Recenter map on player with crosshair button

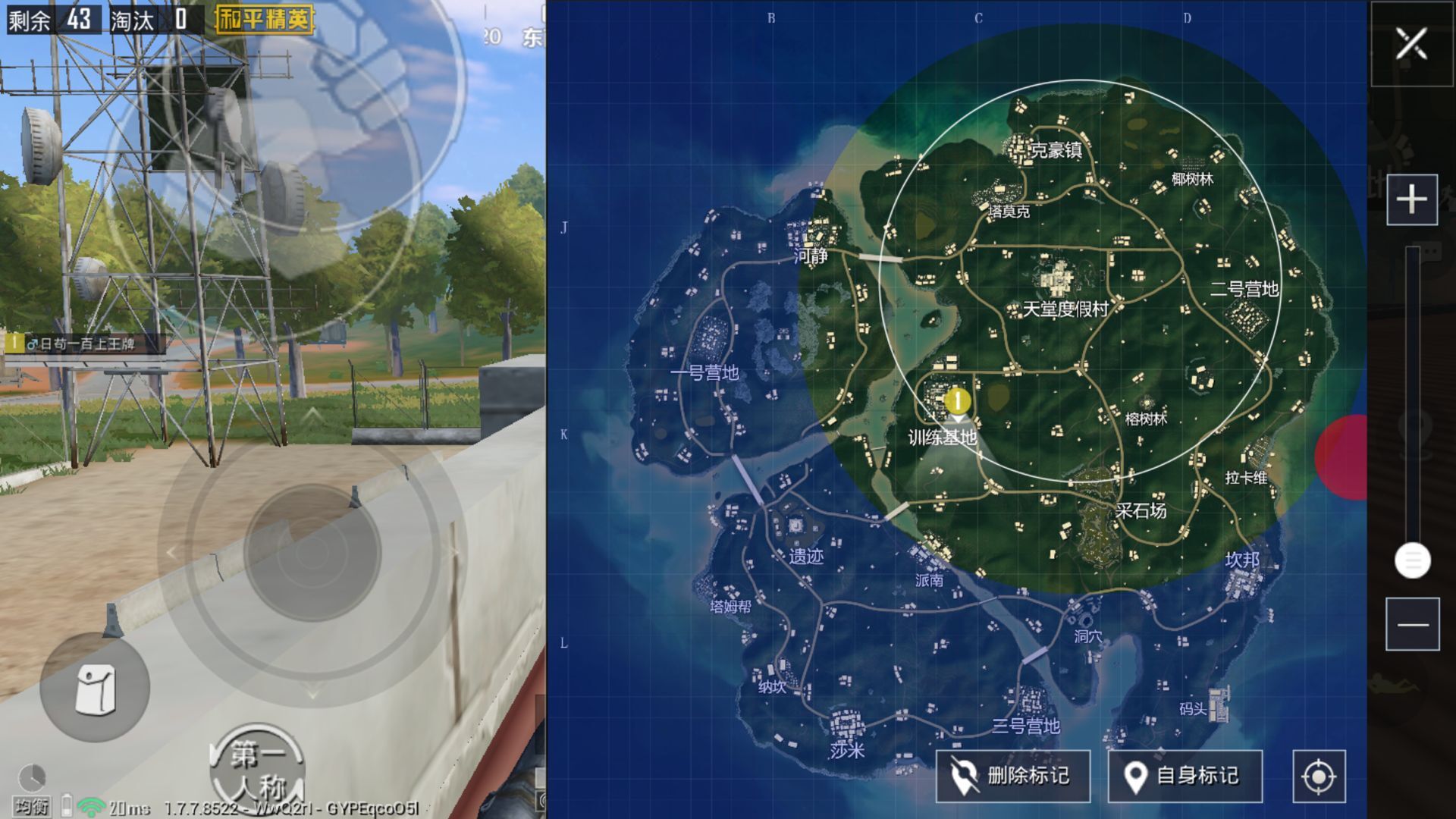[1319, 777]
